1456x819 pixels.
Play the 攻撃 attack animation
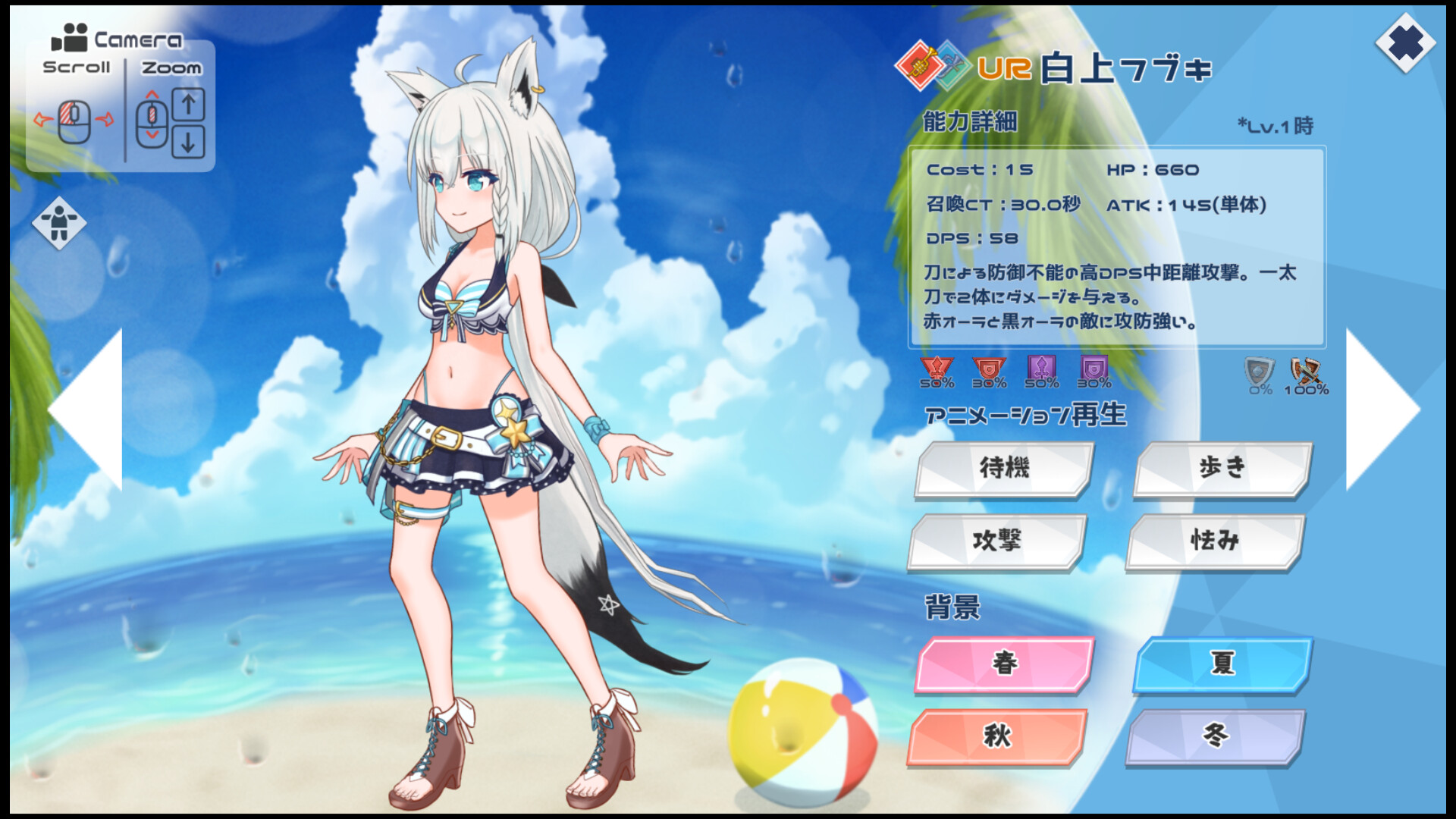click(x=997, y=542)
